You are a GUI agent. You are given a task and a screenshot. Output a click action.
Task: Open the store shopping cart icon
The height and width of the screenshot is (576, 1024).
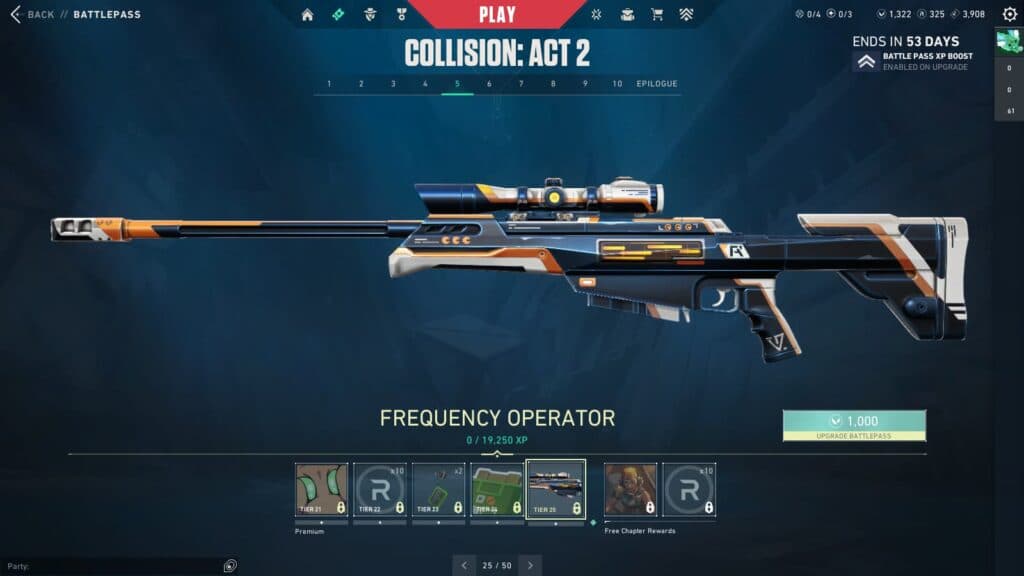657,15
